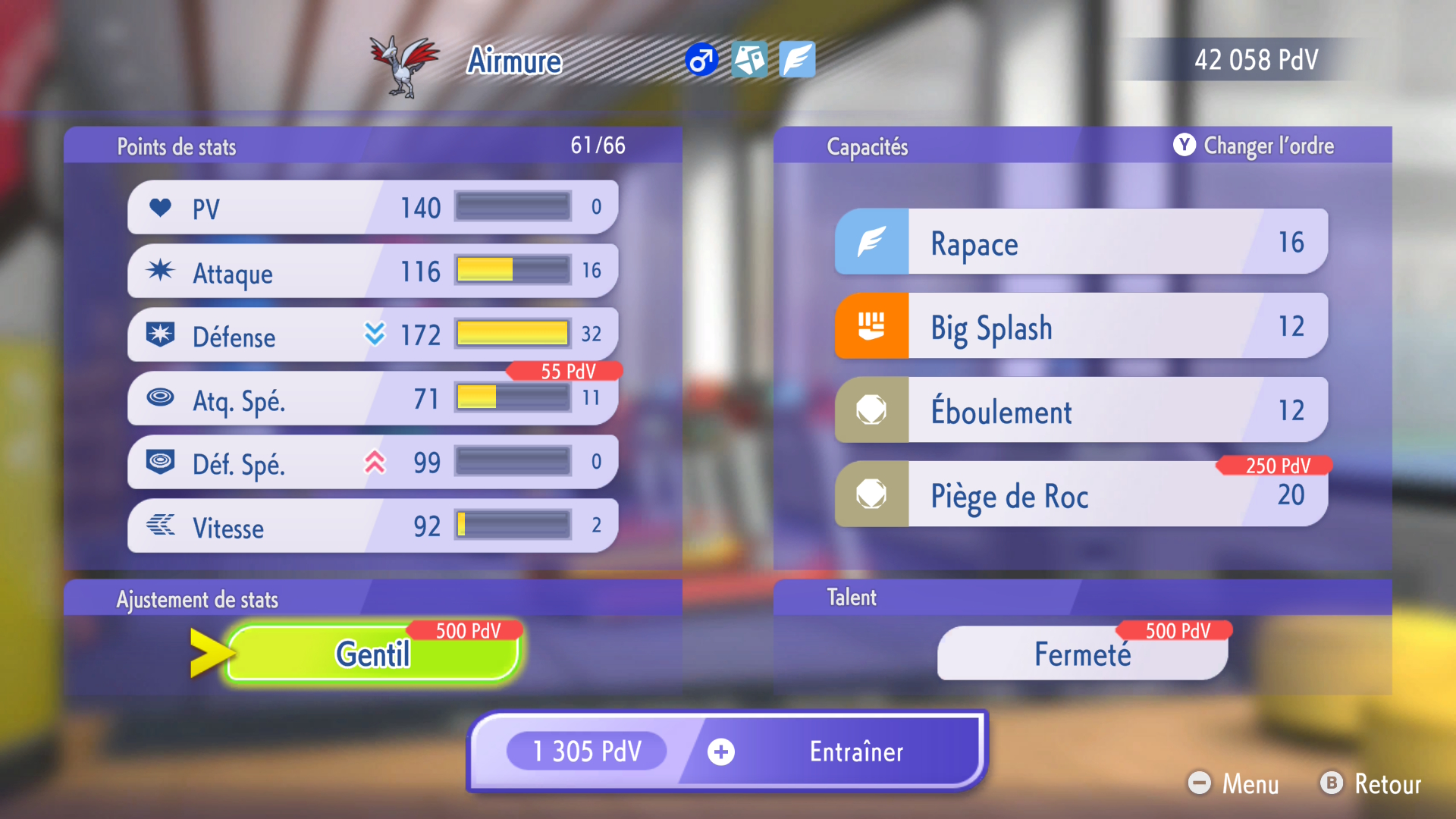Click Changer l'ordre to reorder moves
1456x819 pixels.
[x=1254, y=146]
